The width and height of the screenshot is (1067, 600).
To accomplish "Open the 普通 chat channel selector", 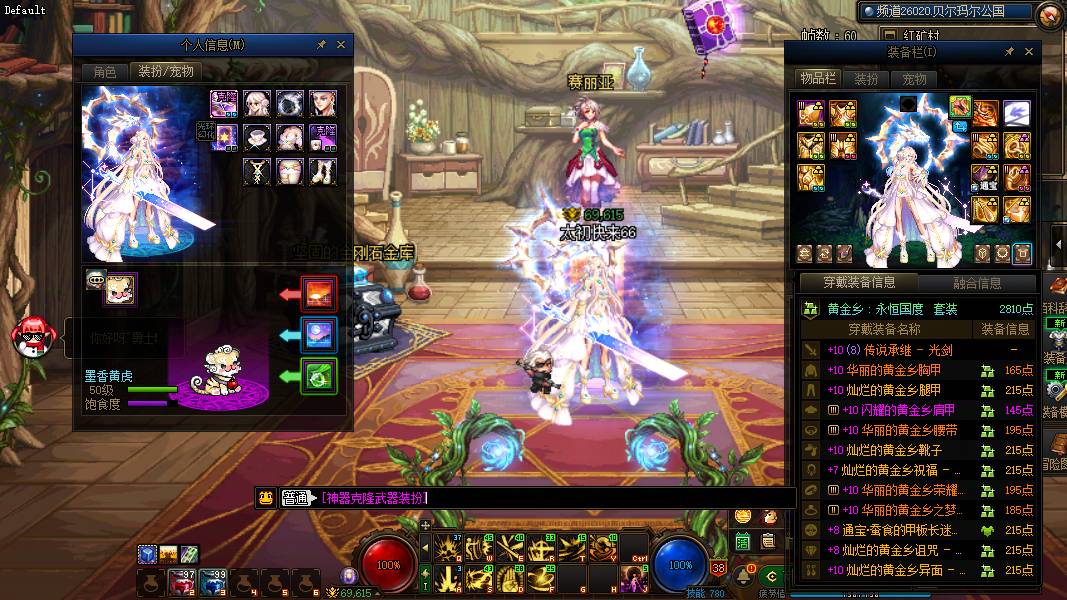I will coord(297,498).
